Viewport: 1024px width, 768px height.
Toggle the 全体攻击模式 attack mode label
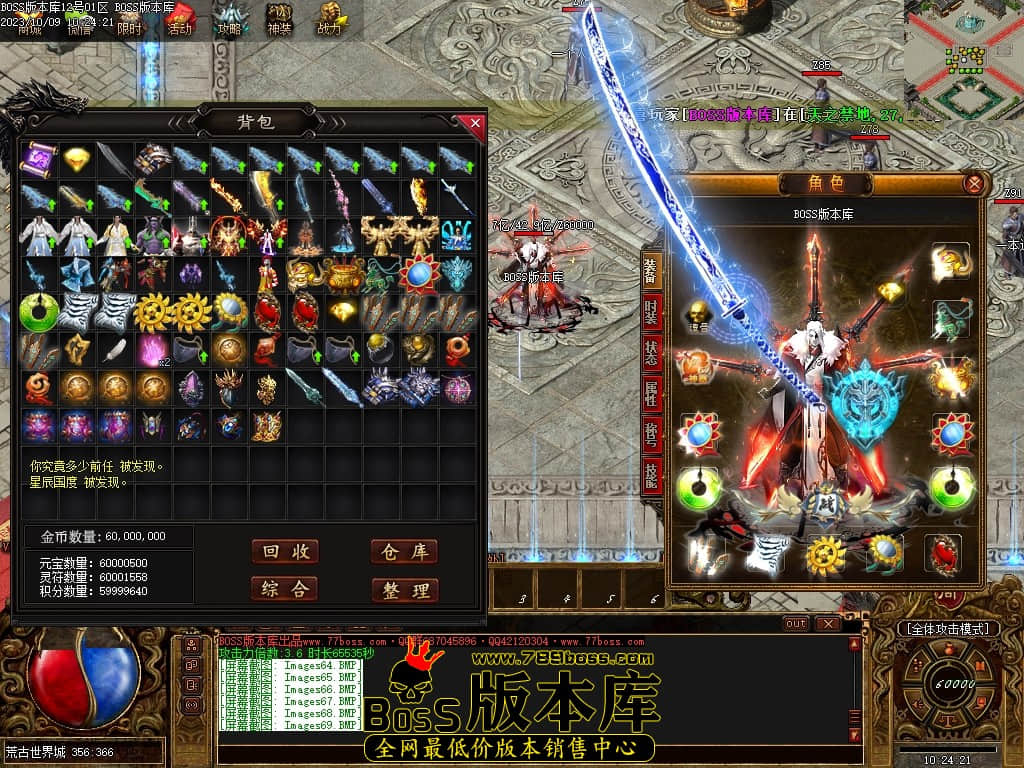click(x=948, y=629)
